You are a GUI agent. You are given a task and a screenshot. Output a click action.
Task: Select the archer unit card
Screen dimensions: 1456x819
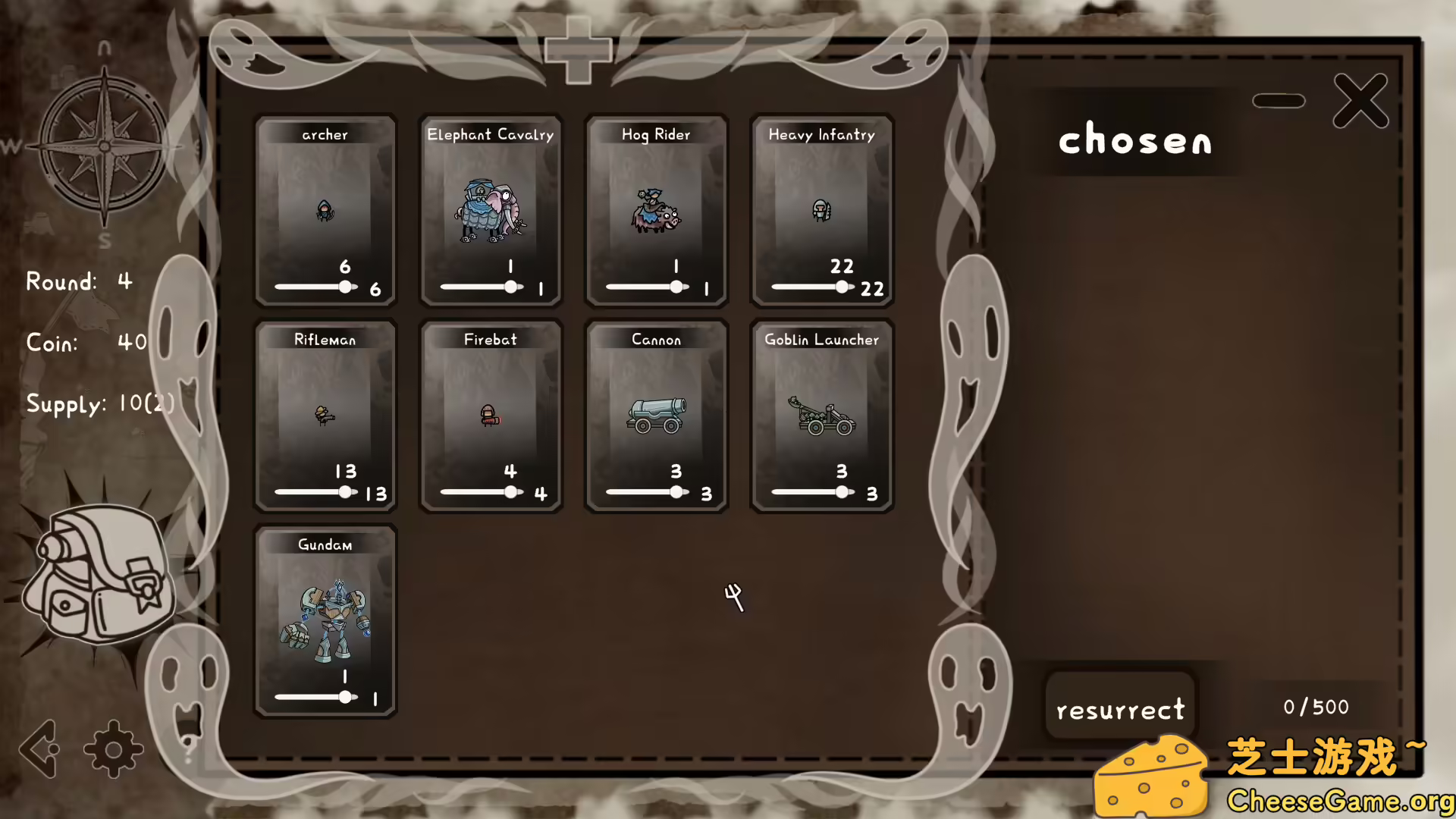tap(325, 209)
